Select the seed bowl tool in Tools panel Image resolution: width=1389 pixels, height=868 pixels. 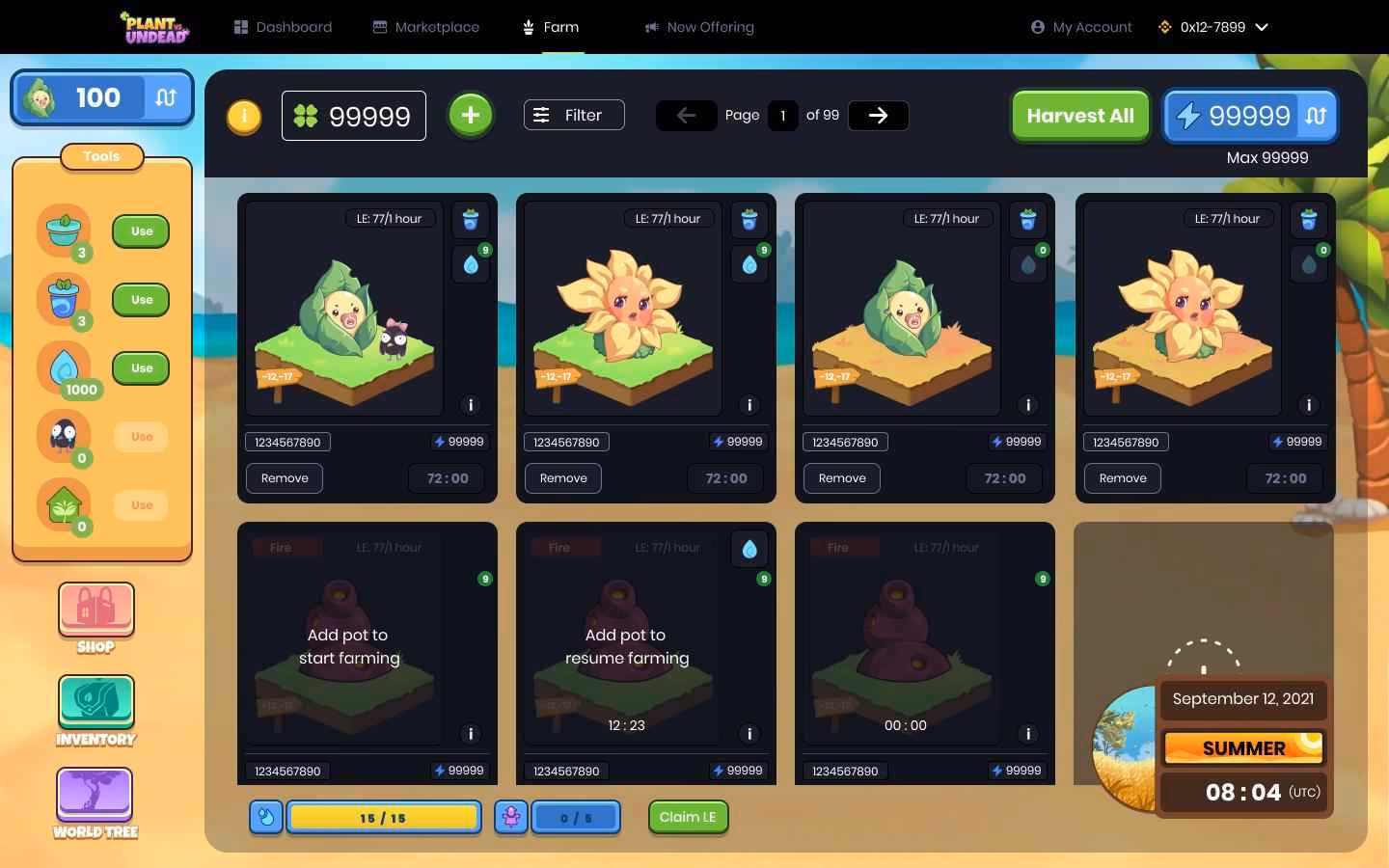pyautogui.click(x=64, y=231)
